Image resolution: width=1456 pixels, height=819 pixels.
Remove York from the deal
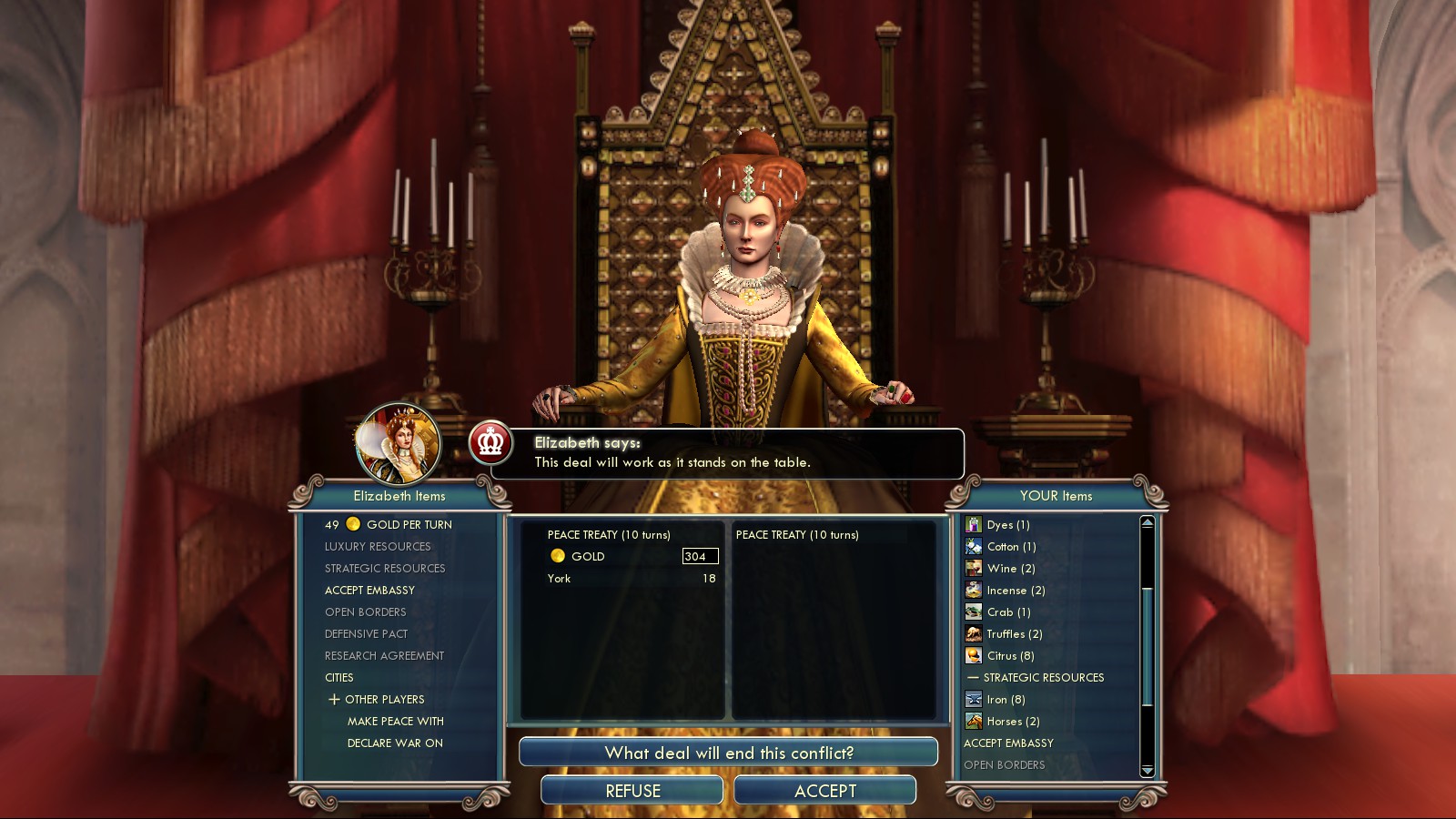[x=560, y=579]
